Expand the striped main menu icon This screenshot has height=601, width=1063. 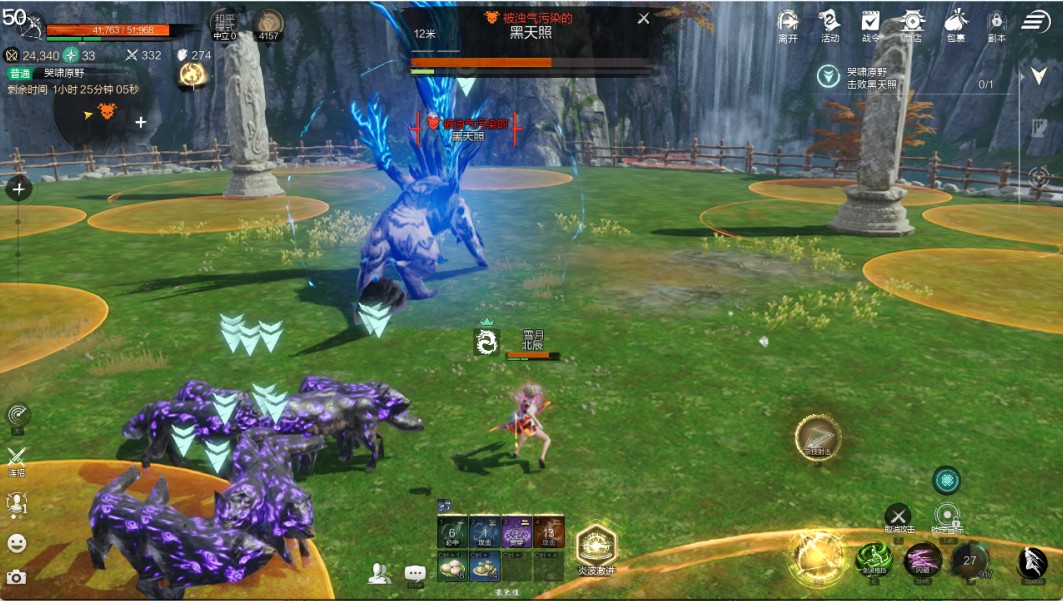1036,22
